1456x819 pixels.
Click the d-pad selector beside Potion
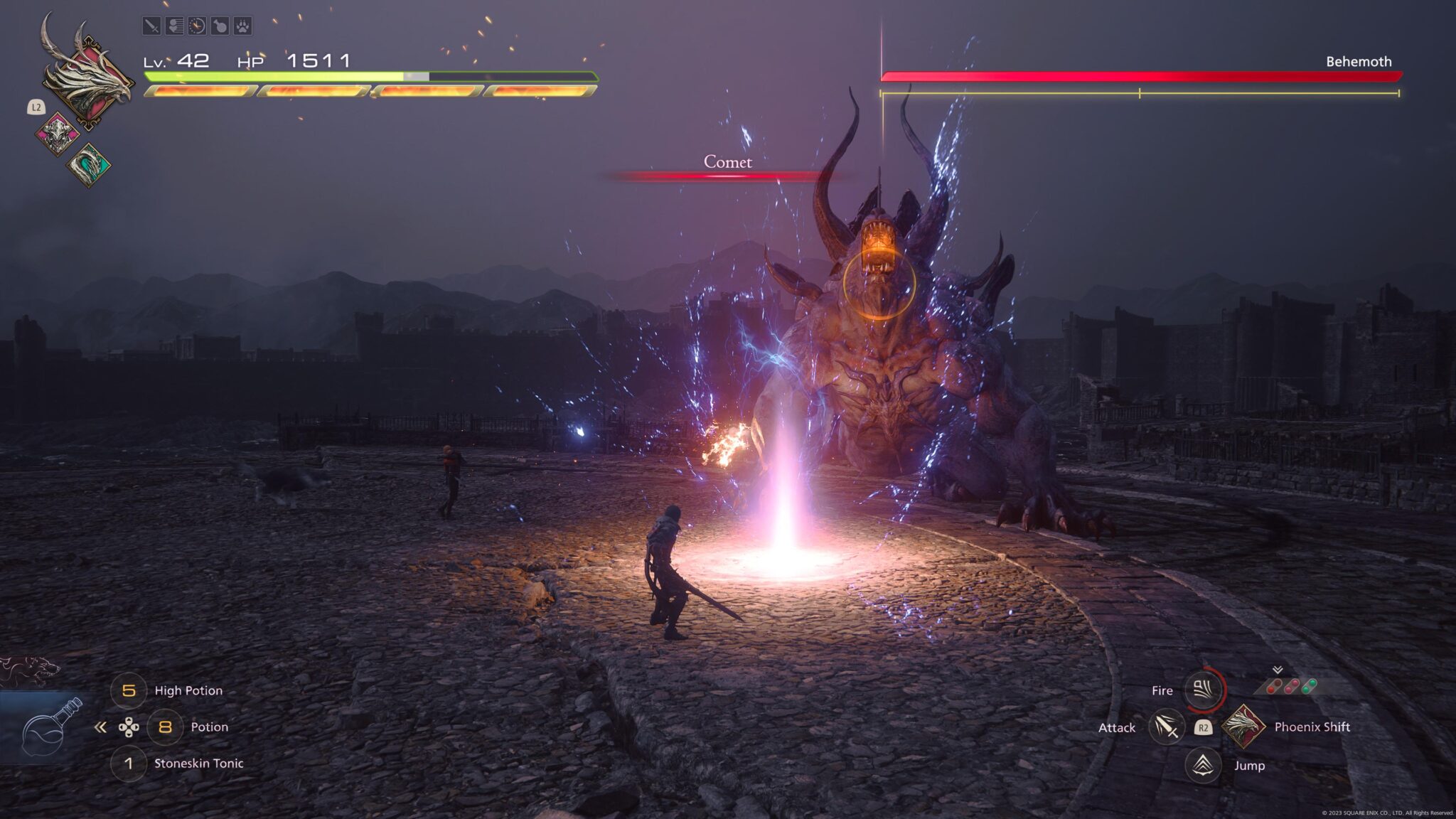coord(131,727)
